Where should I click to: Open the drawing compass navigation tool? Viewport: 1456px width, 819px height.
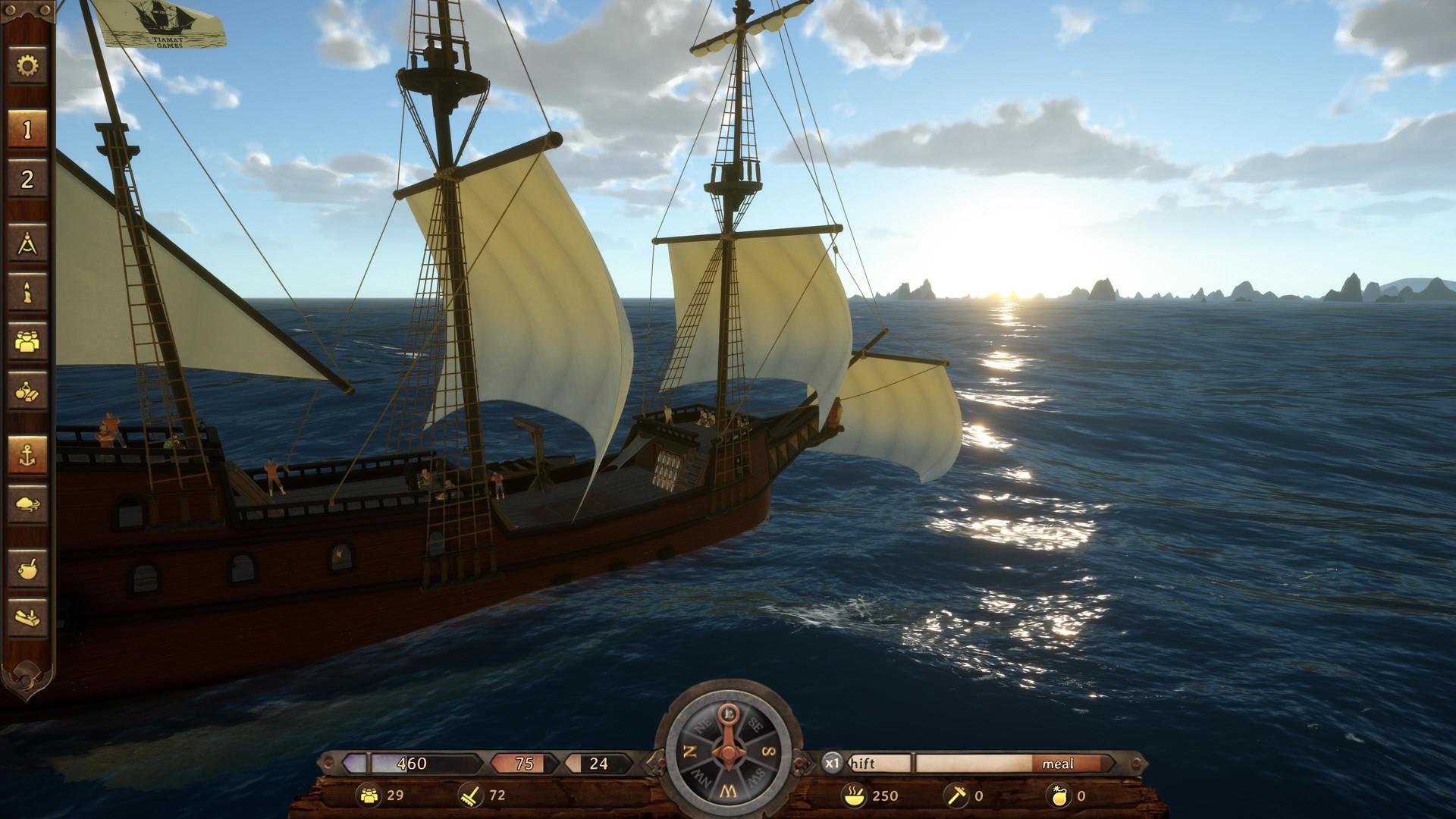pyautogui.click(x=27, y=244)
